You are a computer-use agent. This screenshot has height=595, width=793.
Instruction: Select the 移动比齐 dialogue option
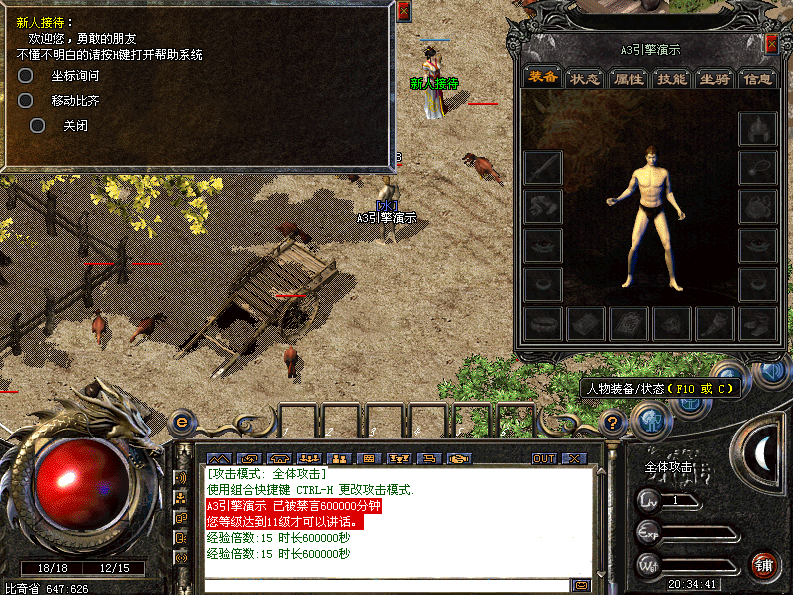[x=75, y=101]
